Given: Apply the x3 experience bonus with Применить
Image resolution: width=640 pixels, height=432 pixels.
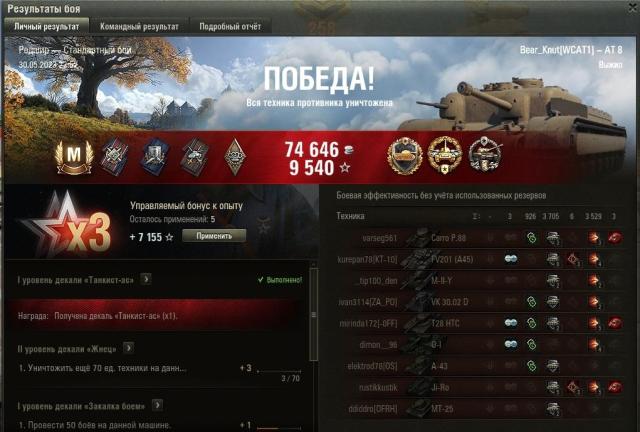Looking at the screenshot, I should (x=214, y=235).
